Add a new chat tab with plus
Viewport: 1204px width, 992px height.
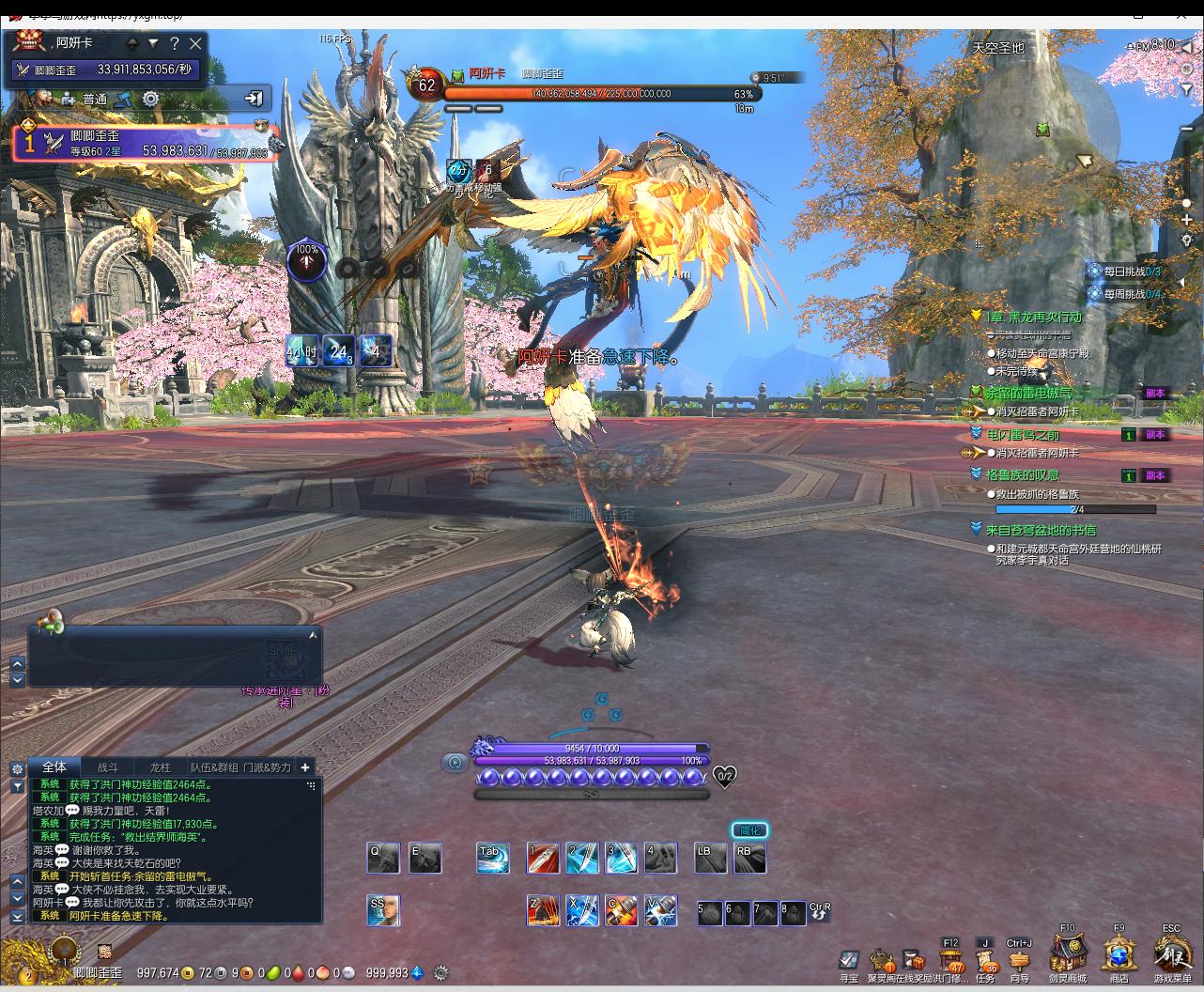pos(305,767)
